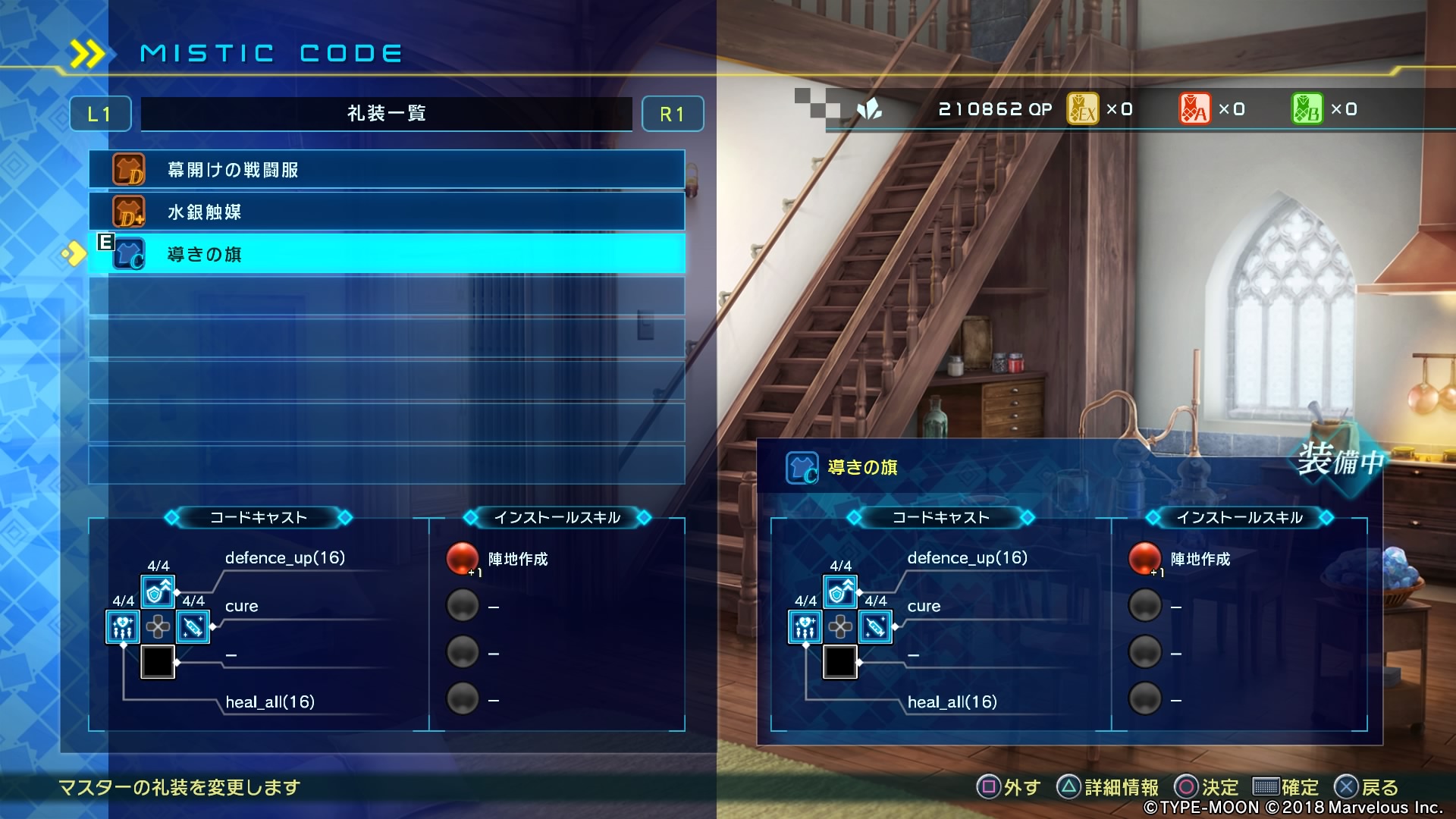Select the highlighted 導きの旗 entry
Image resolution: width=1456 pixels, height=819 pixels.
tap(387, 254)
